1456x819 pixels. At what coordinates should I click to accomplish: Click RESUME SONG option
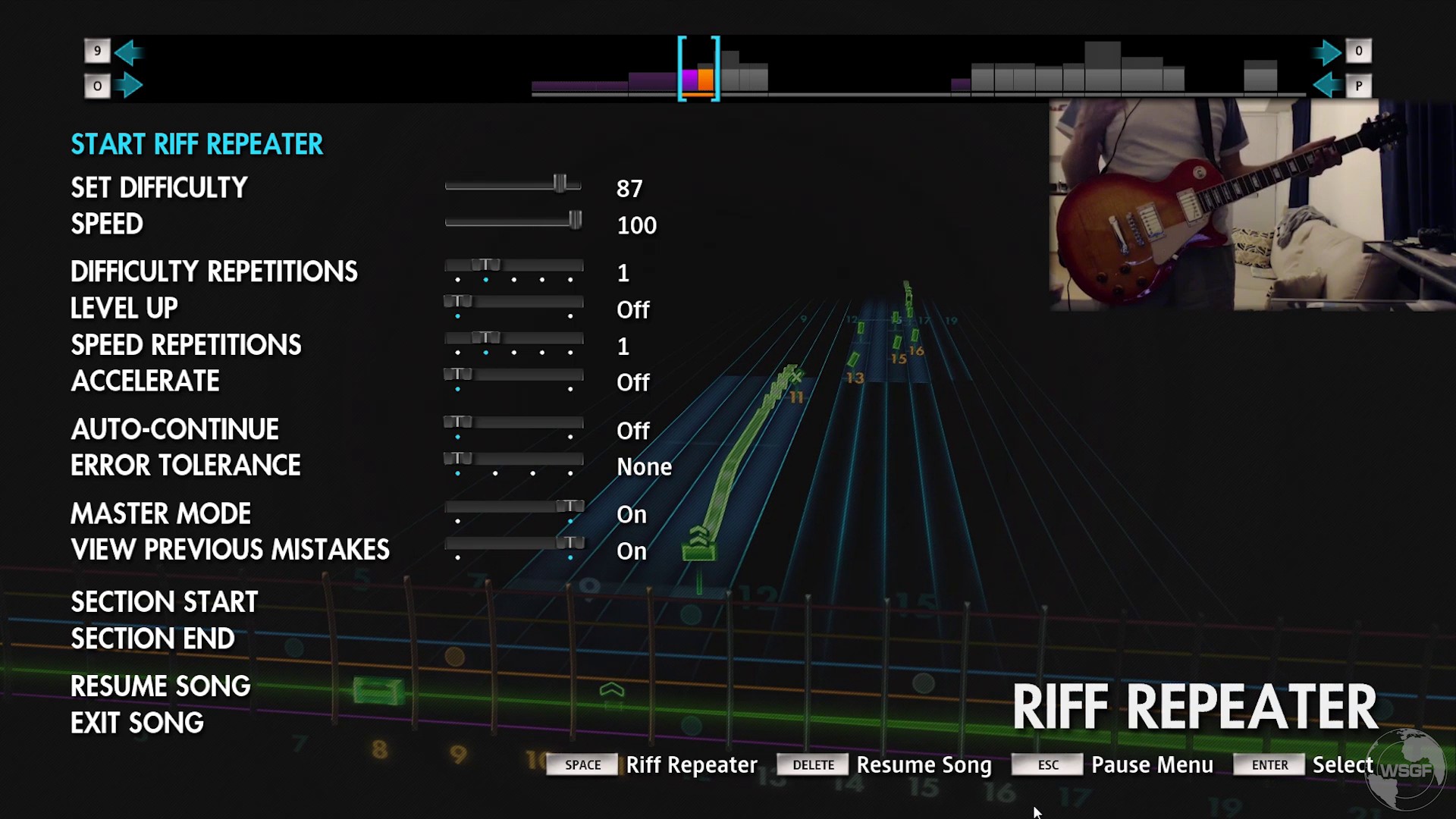(160, 685)
